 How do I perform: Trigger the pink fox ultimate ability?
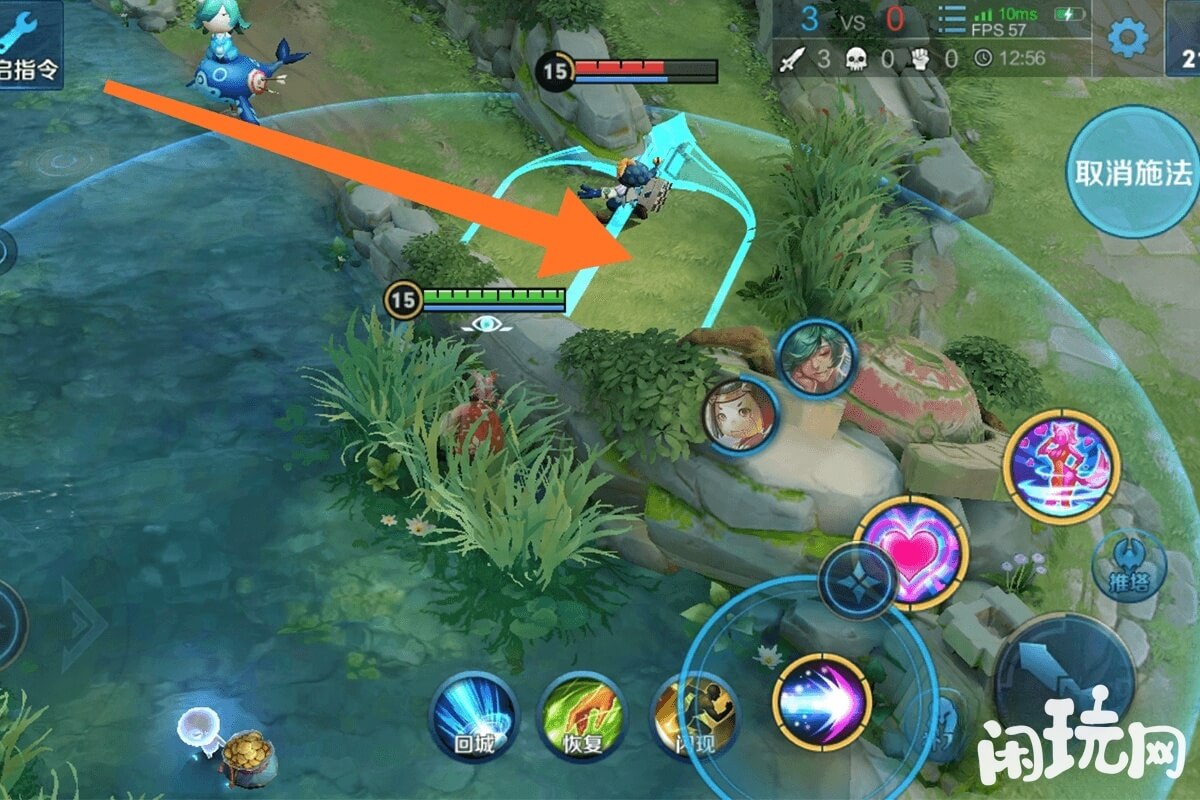[1062, 466]
